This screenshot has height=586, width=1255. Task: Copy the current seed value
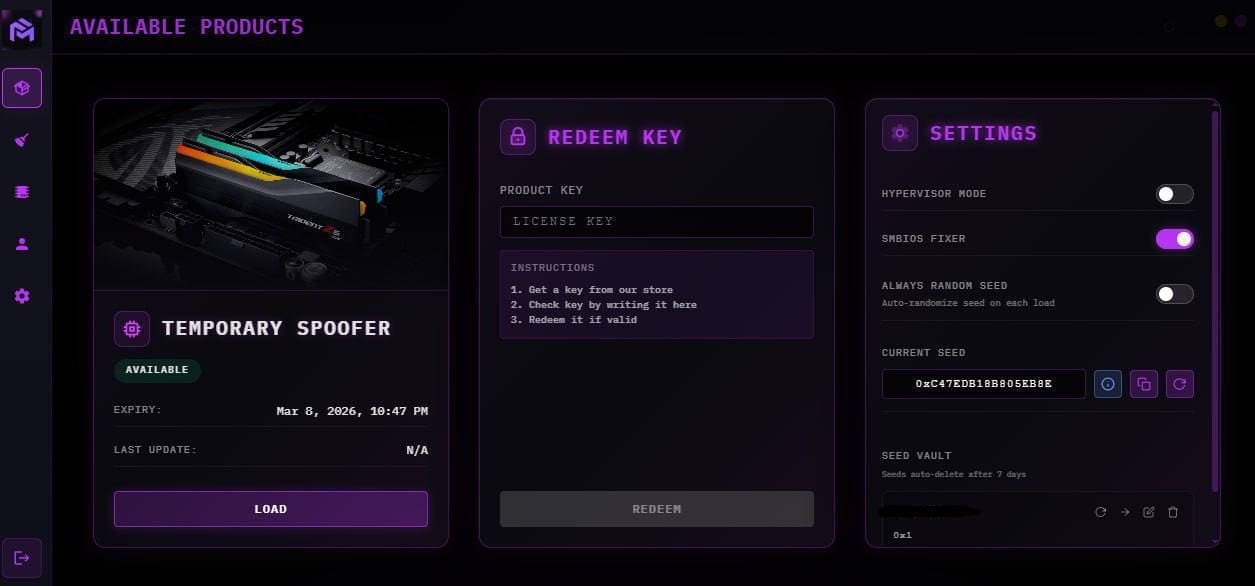point(1144,384)
